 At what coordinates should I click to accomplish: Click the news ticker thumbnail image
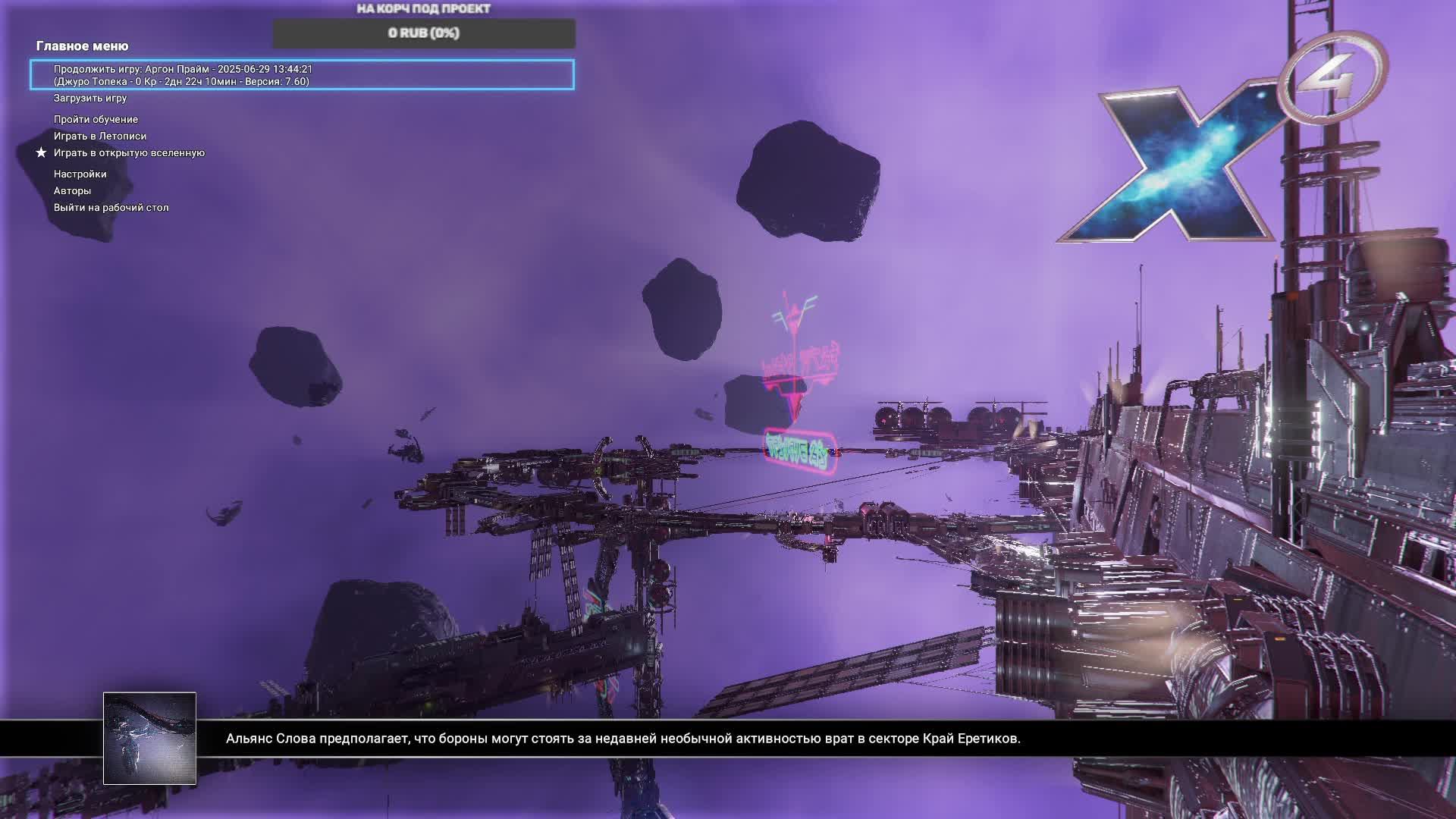tap(149, 738)
